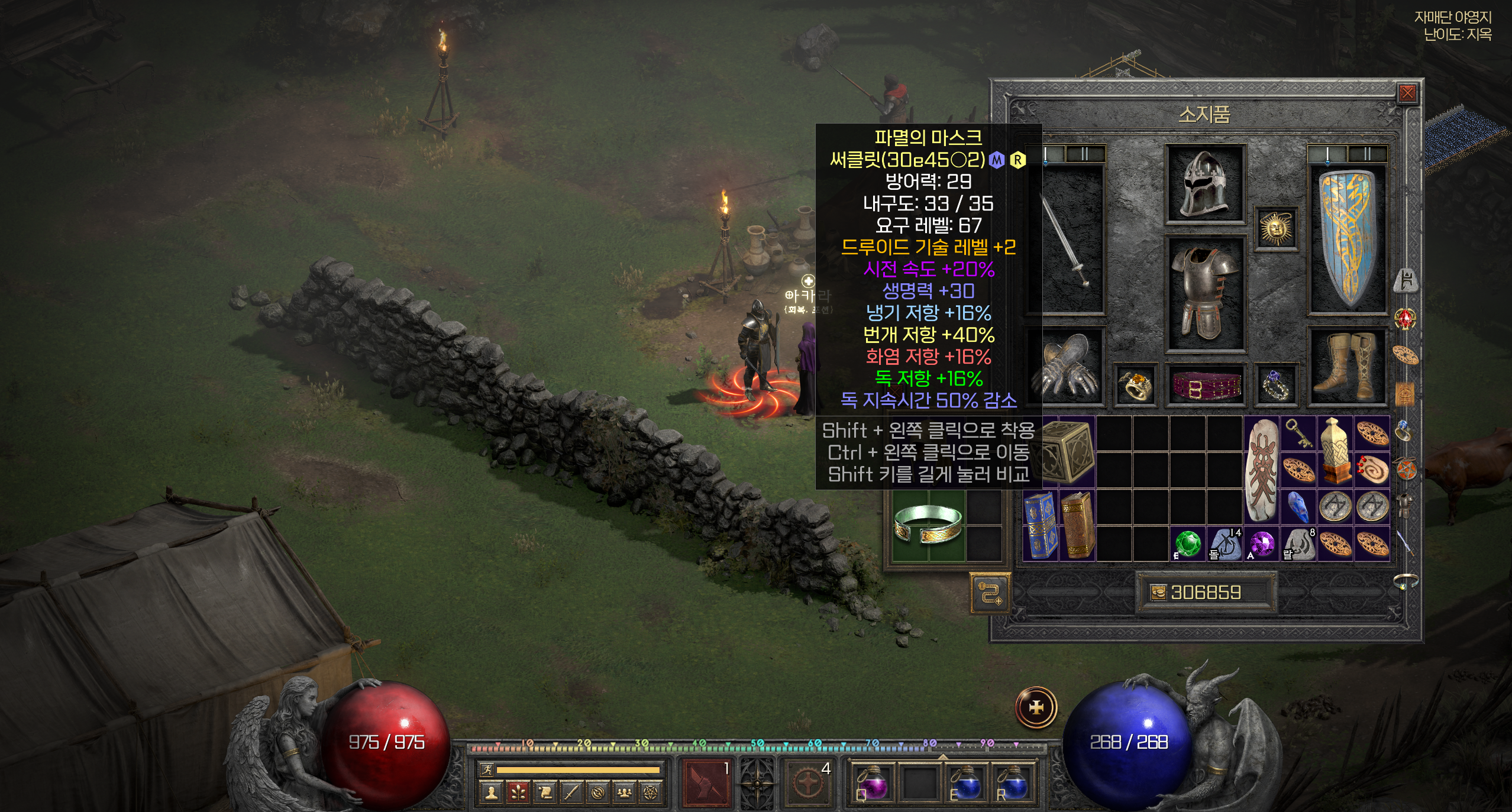Select the equipped leather boots
Viewport: 1512px width, 812px height.
pyautogui.click(x=1348, y=367)
